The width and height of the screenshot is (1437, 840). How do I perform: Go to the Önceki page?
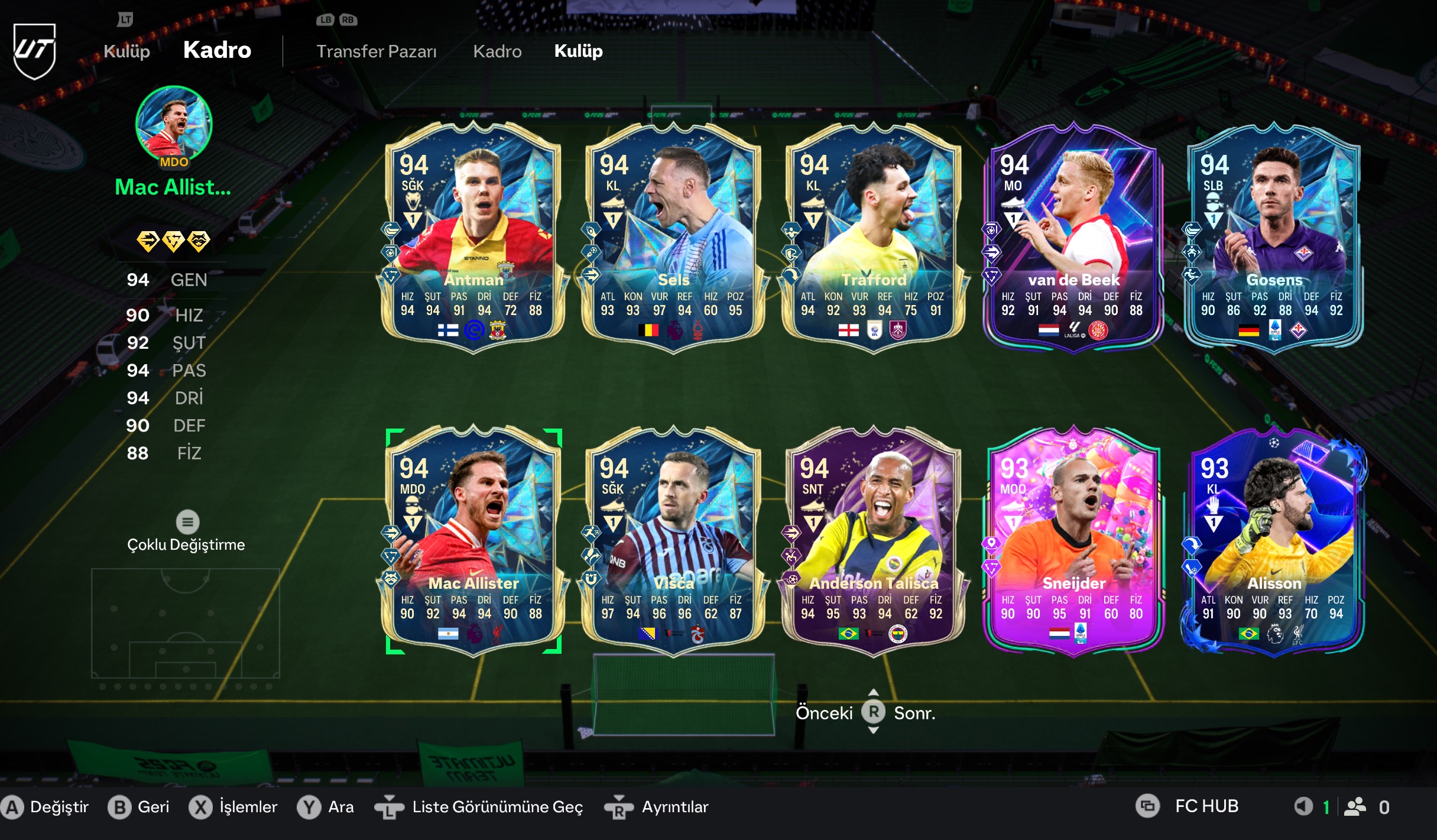(824, 713)
